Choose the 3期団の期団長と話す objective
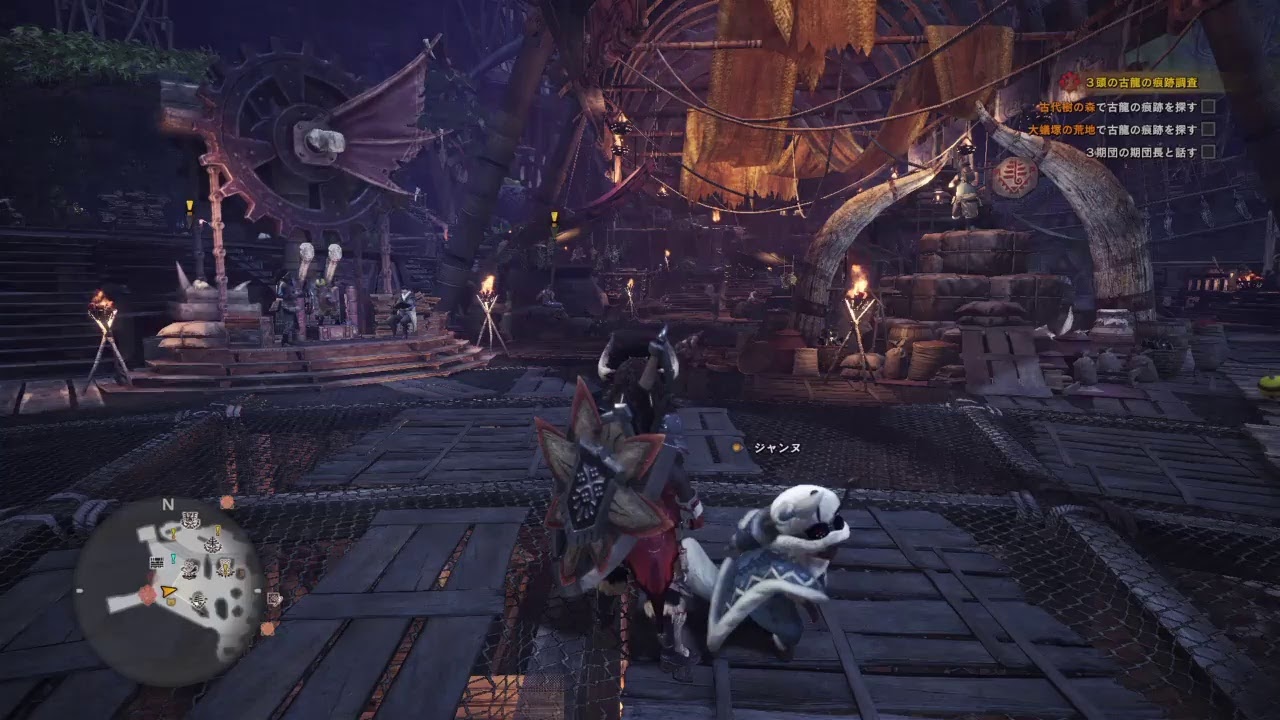 (1141, 152)
